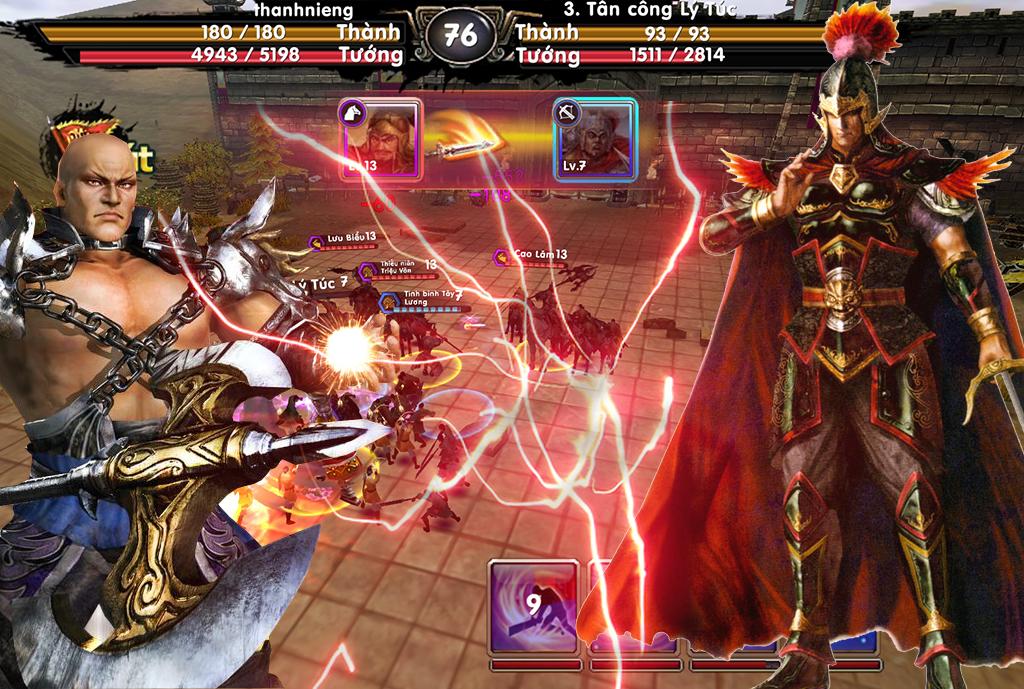Image resolution: width=1024 pixels, height=689 pixels.
Task: Select the Lv.7 crossbow general portrait
Action: [x=596, y=138]
